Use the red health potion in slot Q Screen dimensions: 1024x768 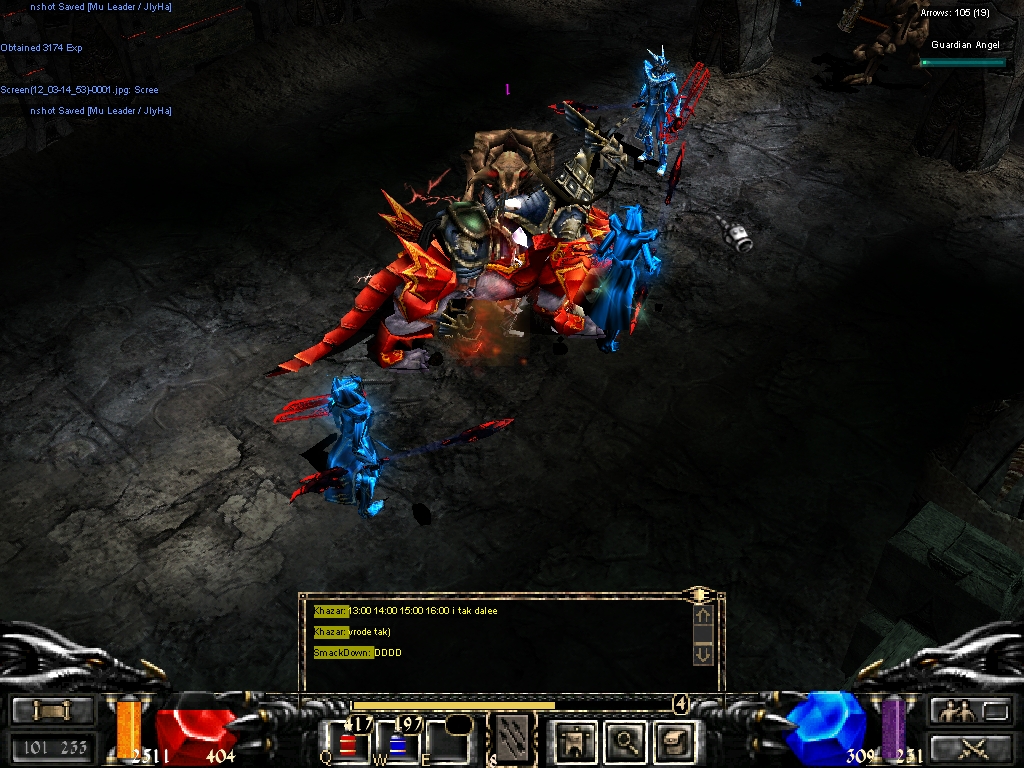[x=348, y=743]
